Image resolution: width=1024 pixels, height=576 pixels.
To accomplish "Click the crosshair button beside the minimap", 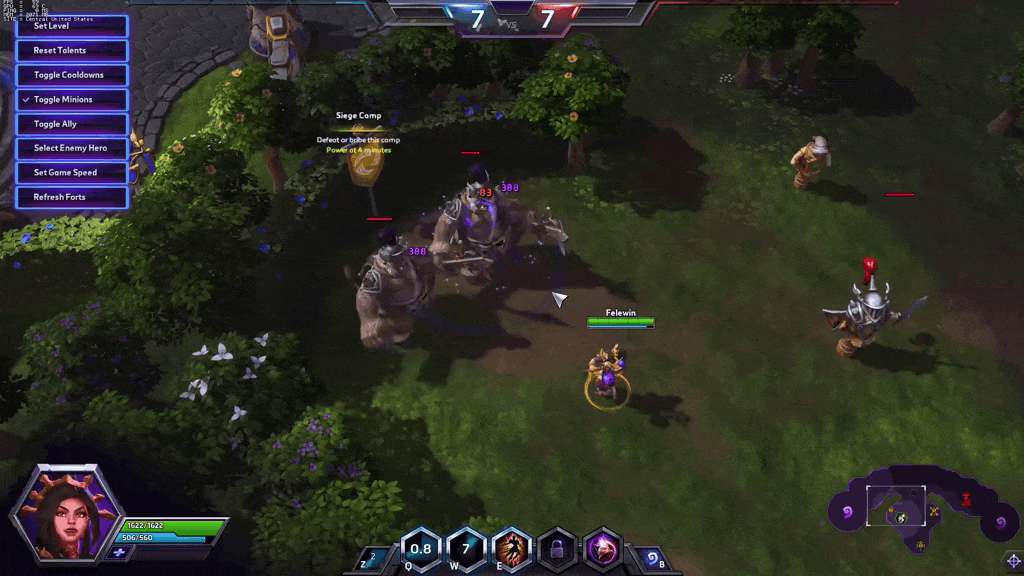I will pyautogui.click(x=1012, y=561).
